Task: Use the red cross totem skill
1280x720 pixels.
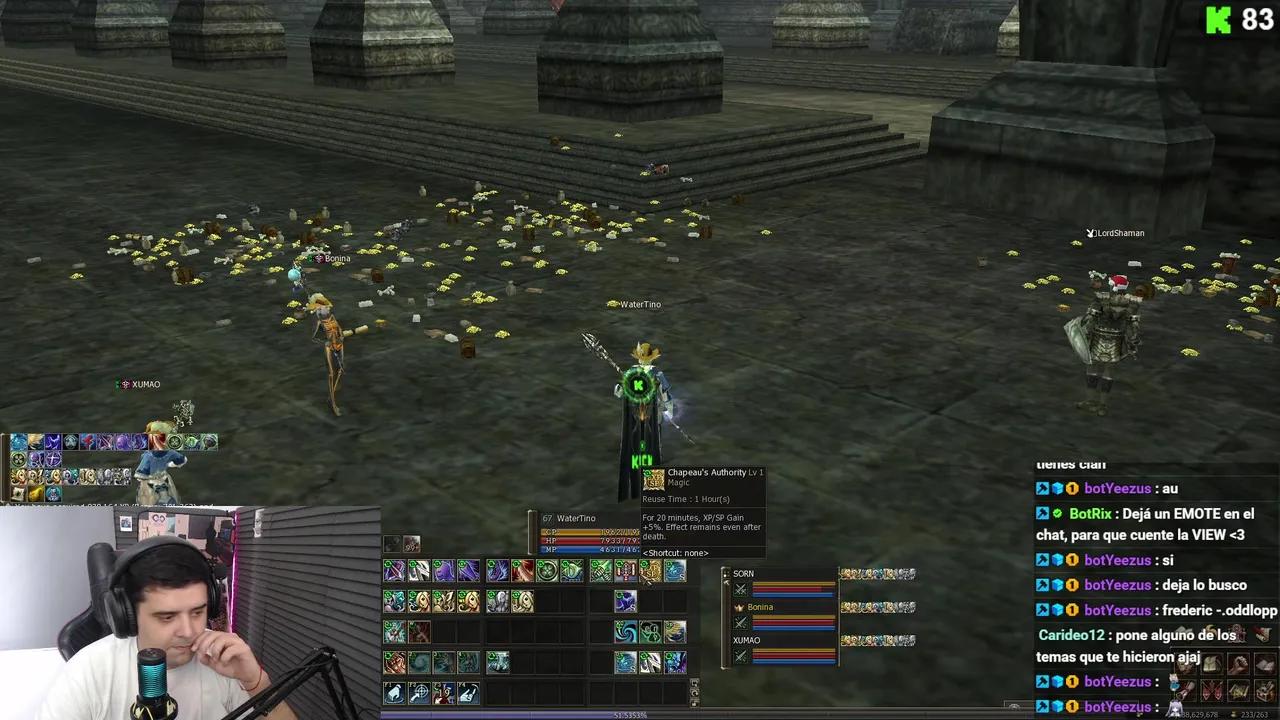Action: pos(626,571)
